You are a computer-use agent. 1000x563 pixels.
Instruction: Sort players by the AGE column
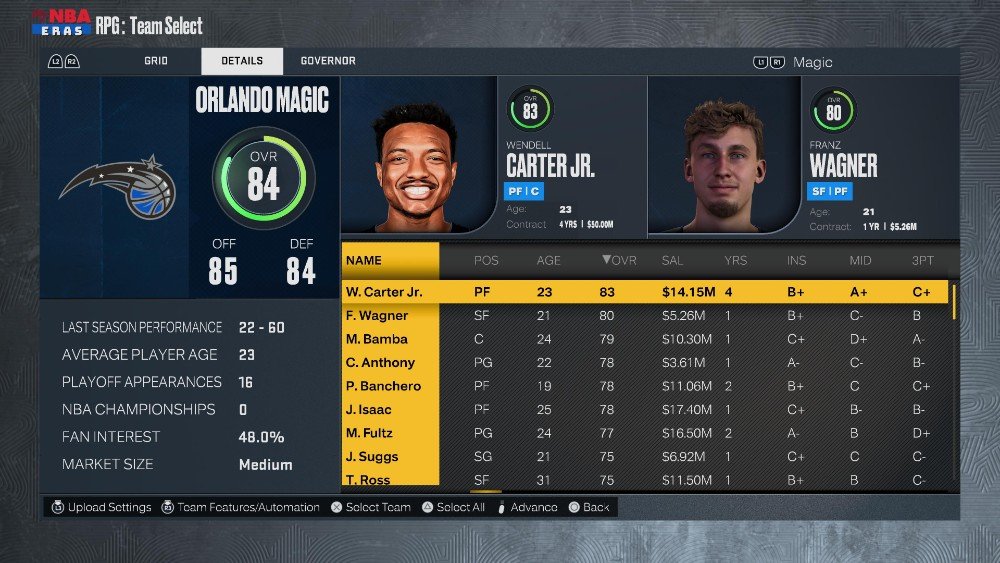click(548, 261)
